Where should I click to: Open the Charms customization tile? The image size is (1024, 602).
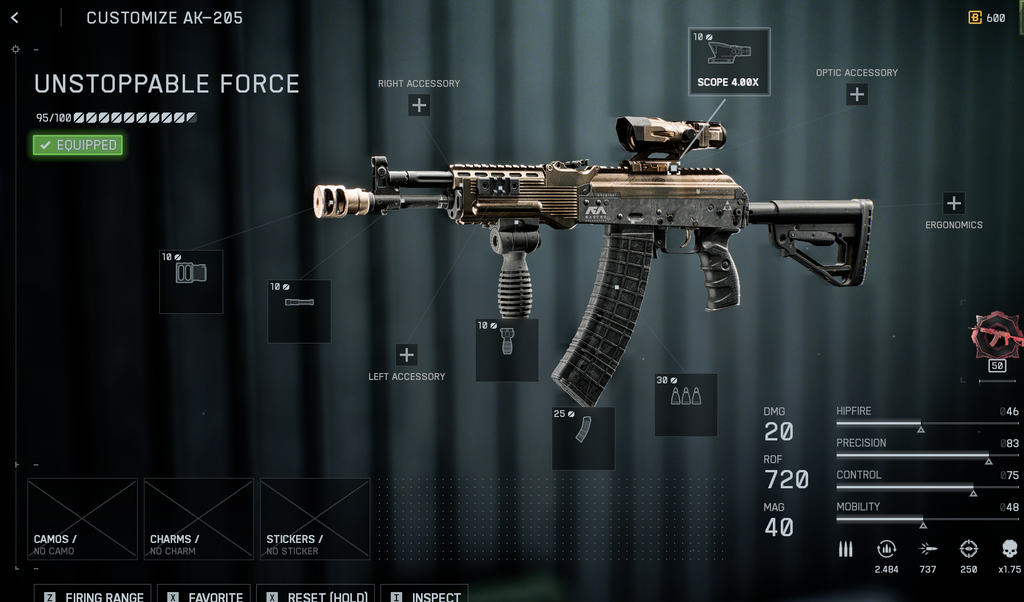point(198,519)
